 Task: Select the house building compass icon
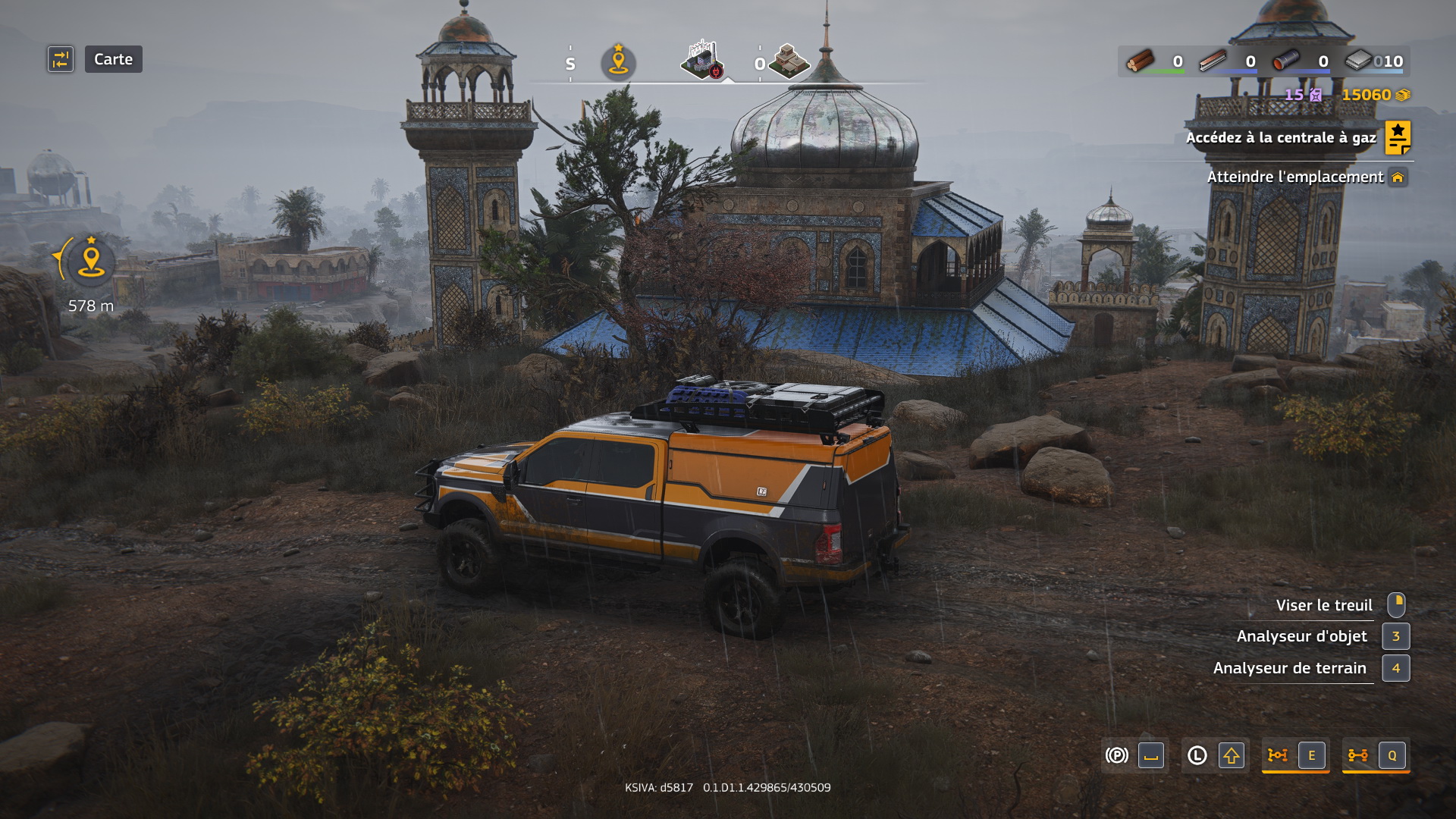(789, 61)
